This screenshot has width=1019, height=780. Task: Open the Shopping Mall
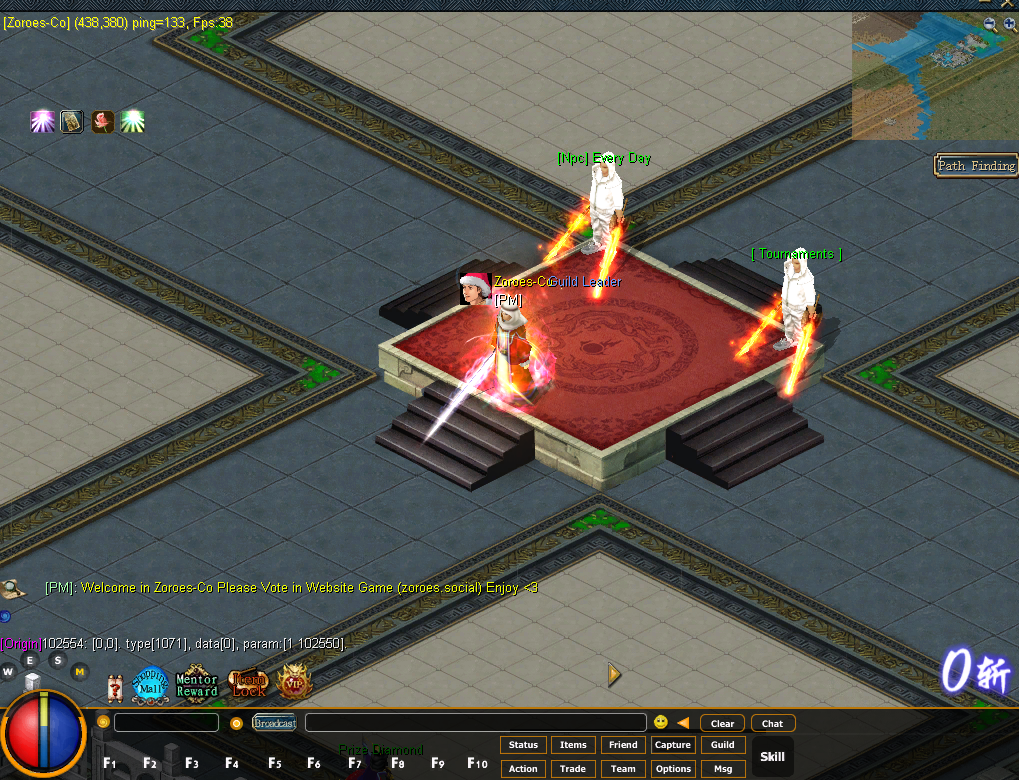click(151, 685)
